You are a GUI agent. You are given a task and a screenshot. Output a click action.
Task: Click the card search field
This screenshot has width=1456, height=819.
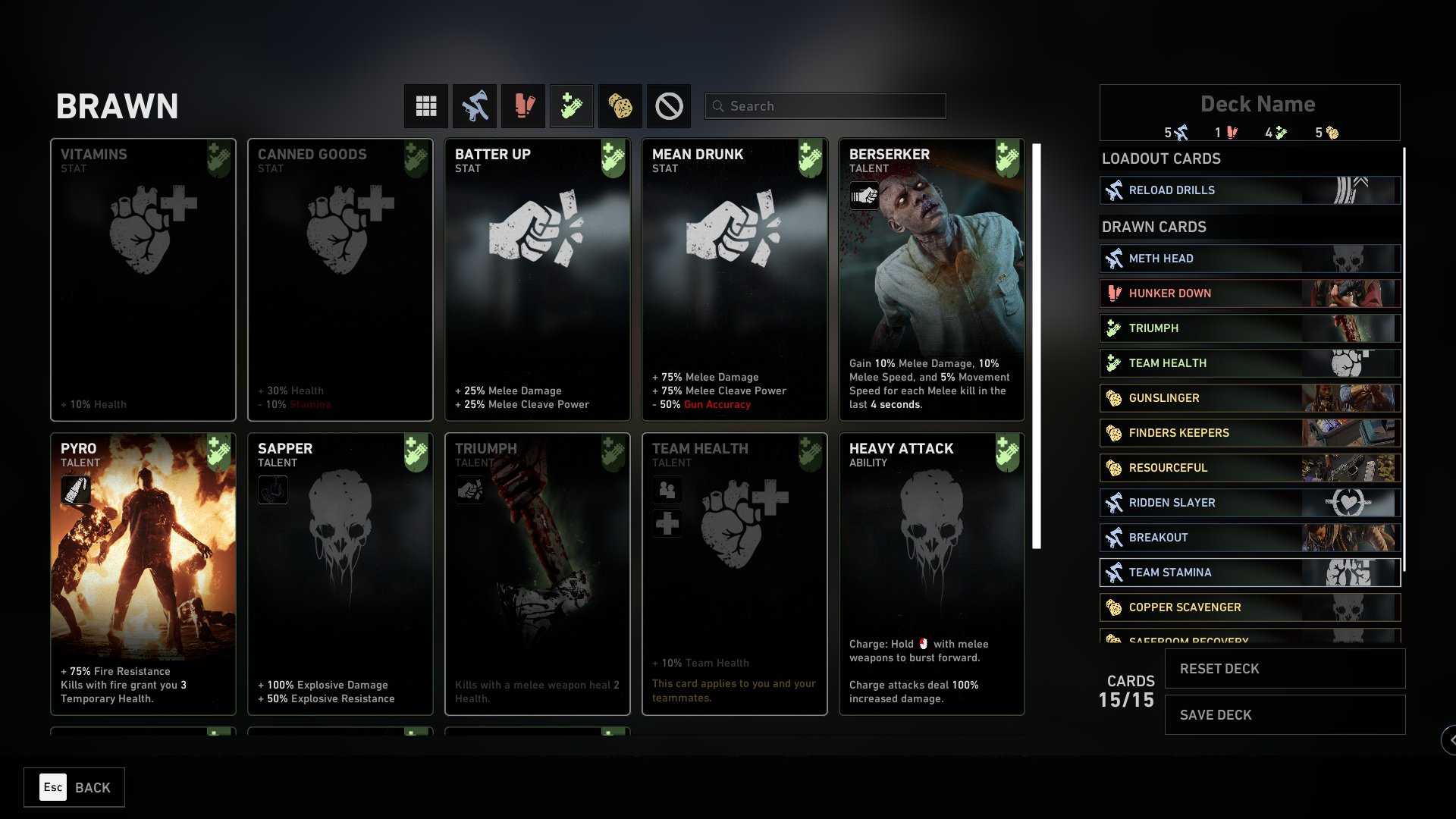[825, 106]
